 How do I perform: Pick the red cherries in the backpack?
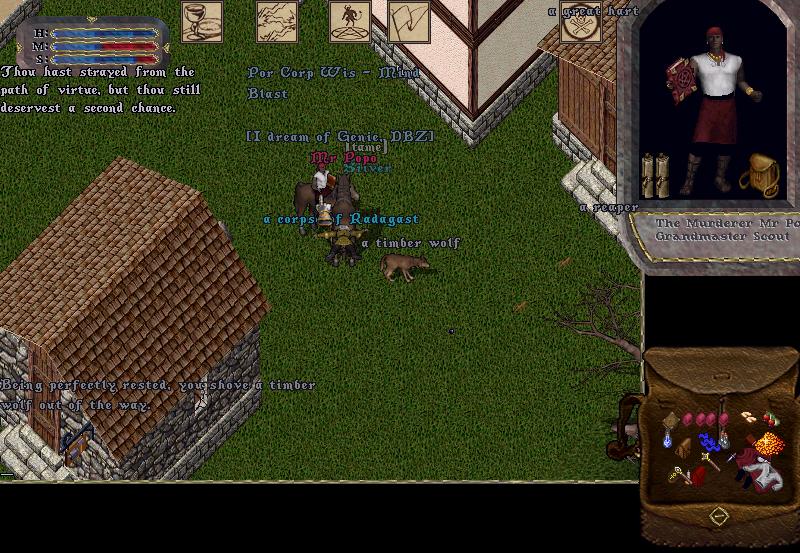(770, 418)
